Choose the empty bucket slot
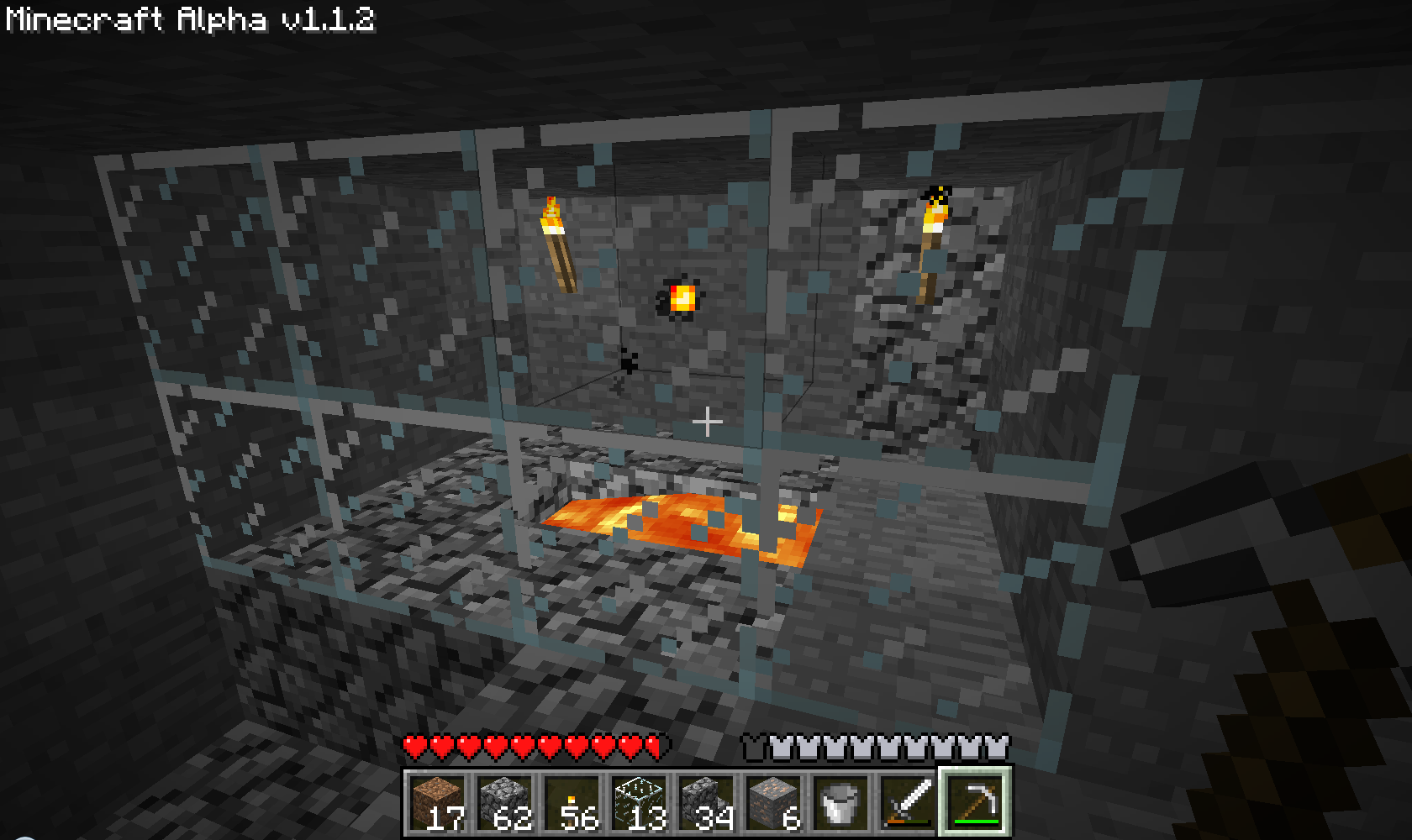 tap(840, 802)
